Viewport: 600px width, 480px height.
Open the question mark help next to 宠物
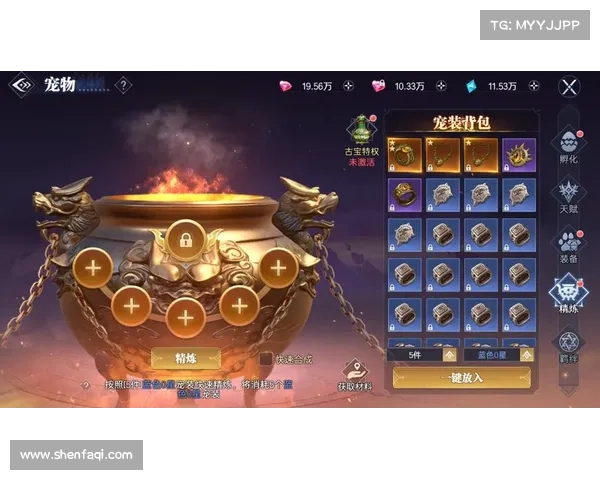[x=123, y=86]
